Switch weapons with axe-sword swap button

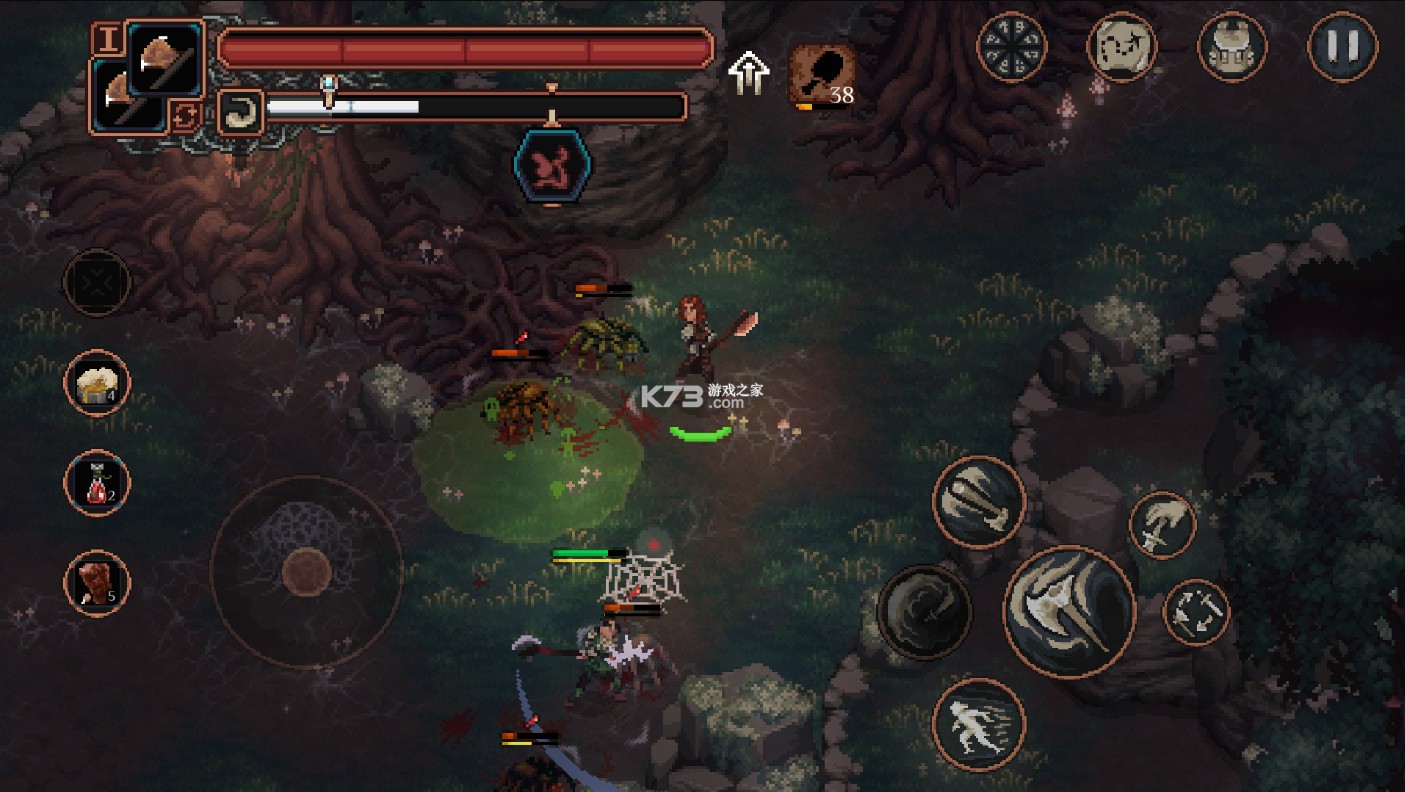point(1197,612)
